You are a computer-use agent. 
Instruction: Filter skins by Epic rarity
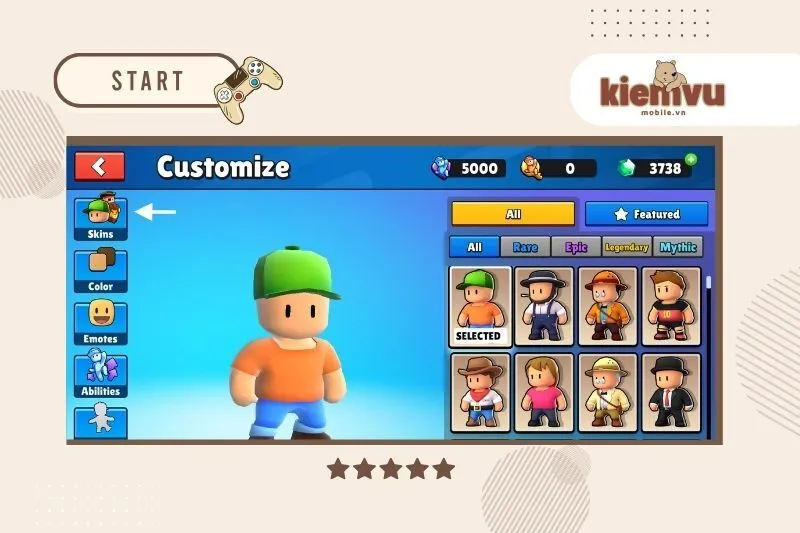576,247
